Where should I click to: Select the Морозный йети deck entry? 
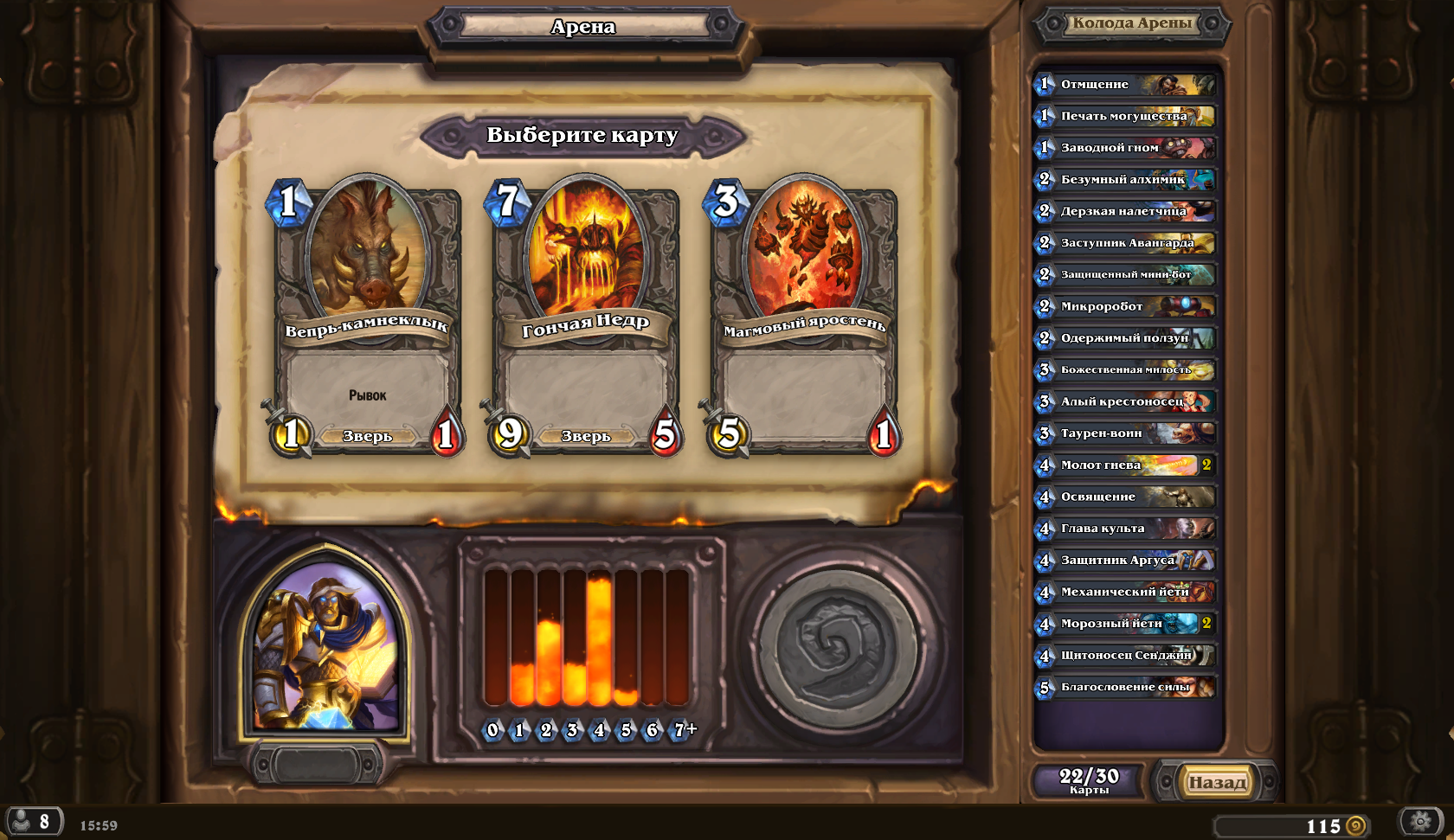click(x=1126, y=624)
